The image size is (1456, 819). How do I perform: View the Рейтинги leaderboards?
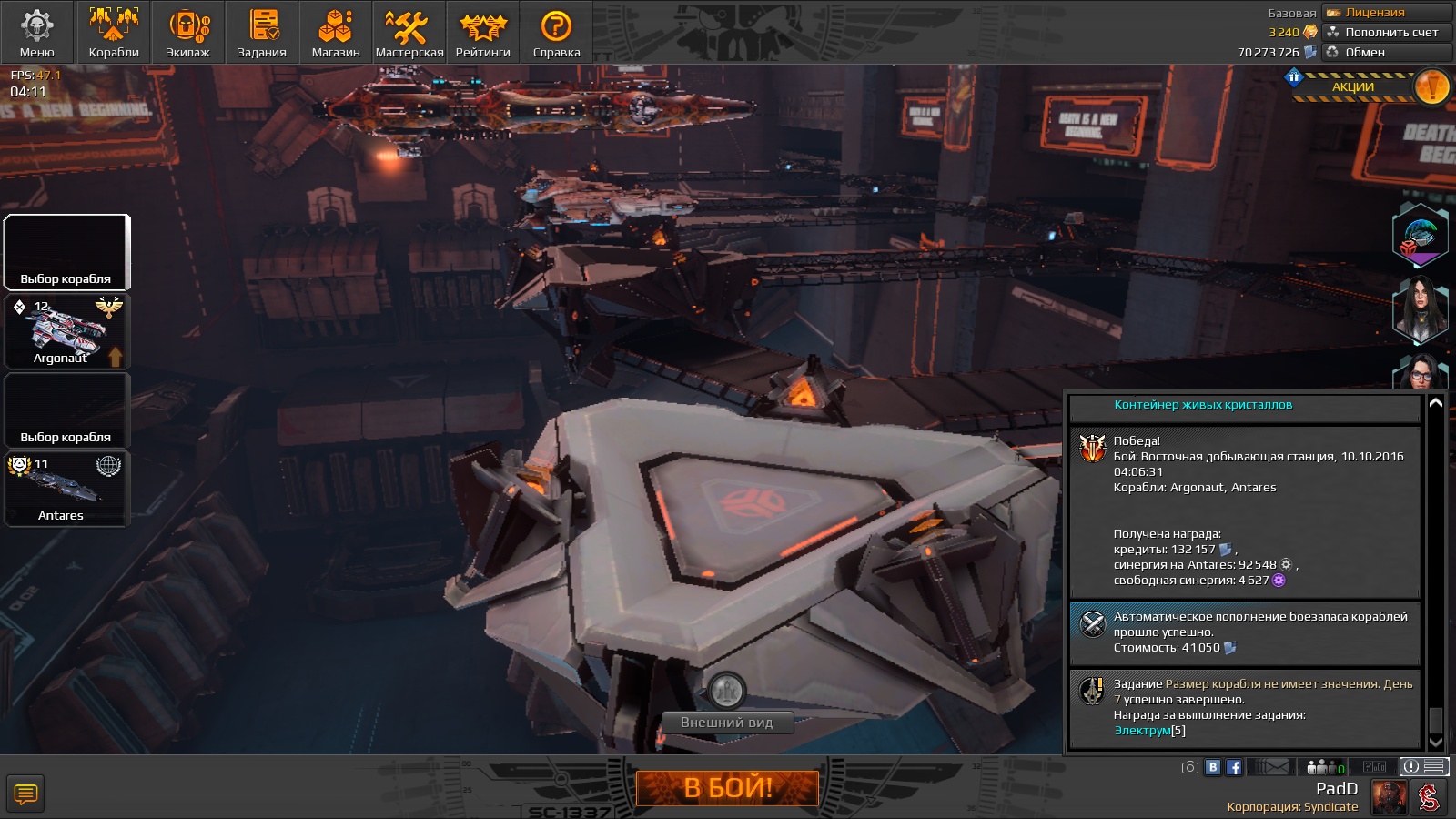tap(483, 33)
